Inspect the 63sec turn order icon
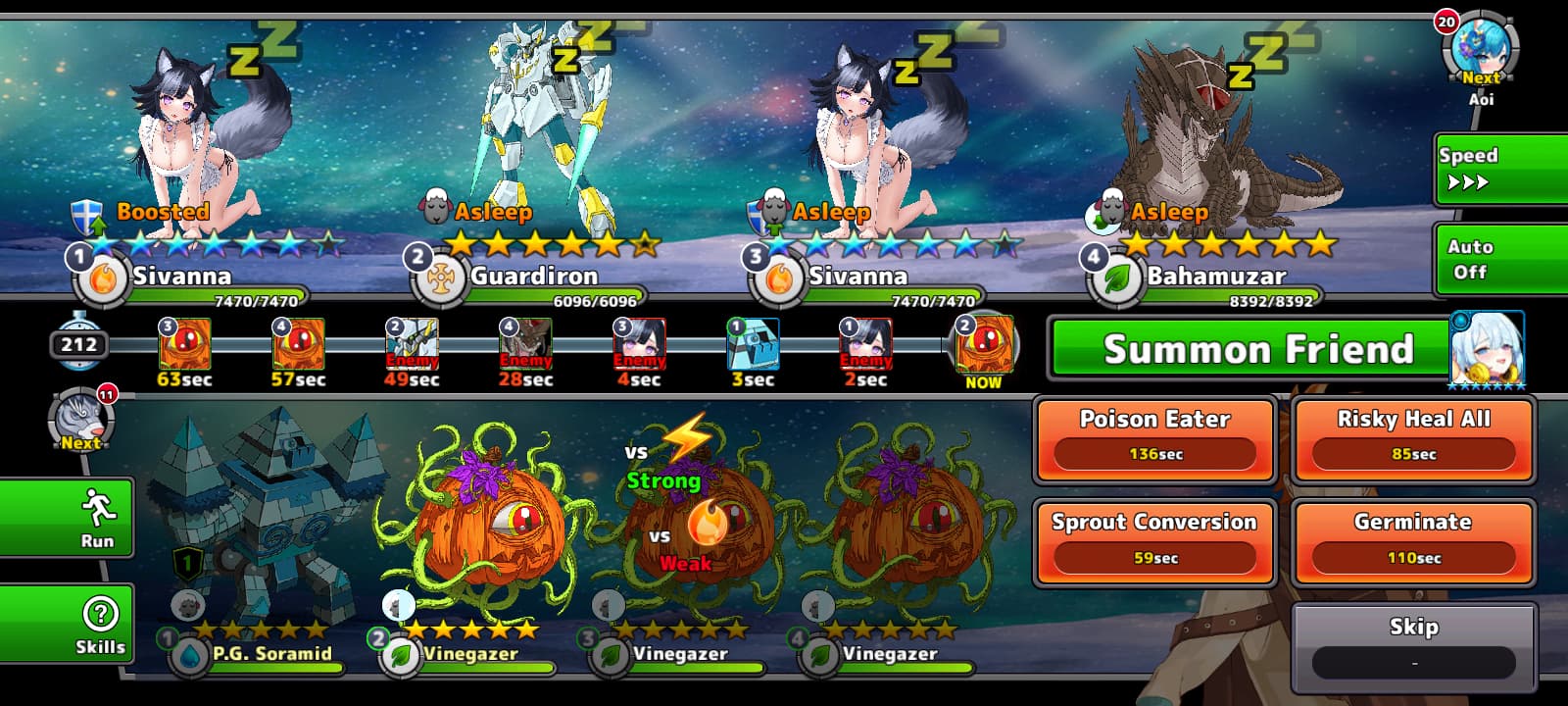This screenshot has height=706, width=1568. (184, 344)
